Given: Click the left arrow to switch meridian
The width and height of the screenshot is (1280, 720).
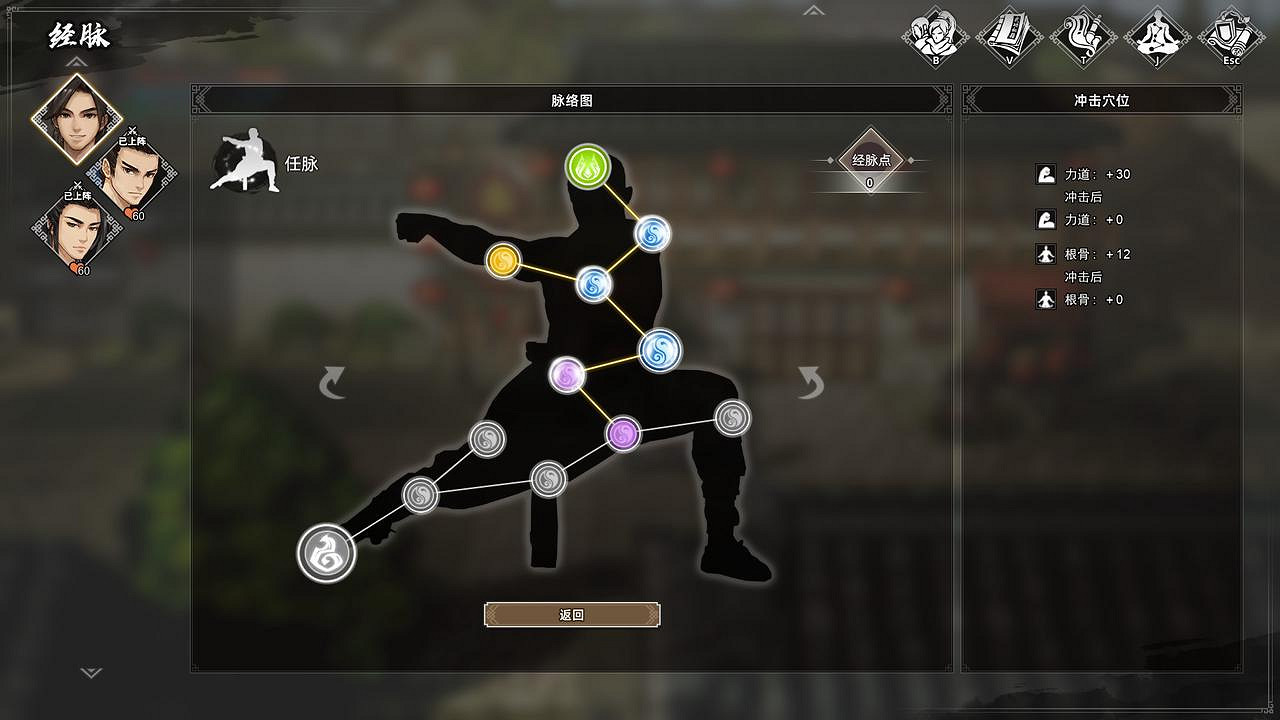Looking at the screenshot, I should coord(335,380).
